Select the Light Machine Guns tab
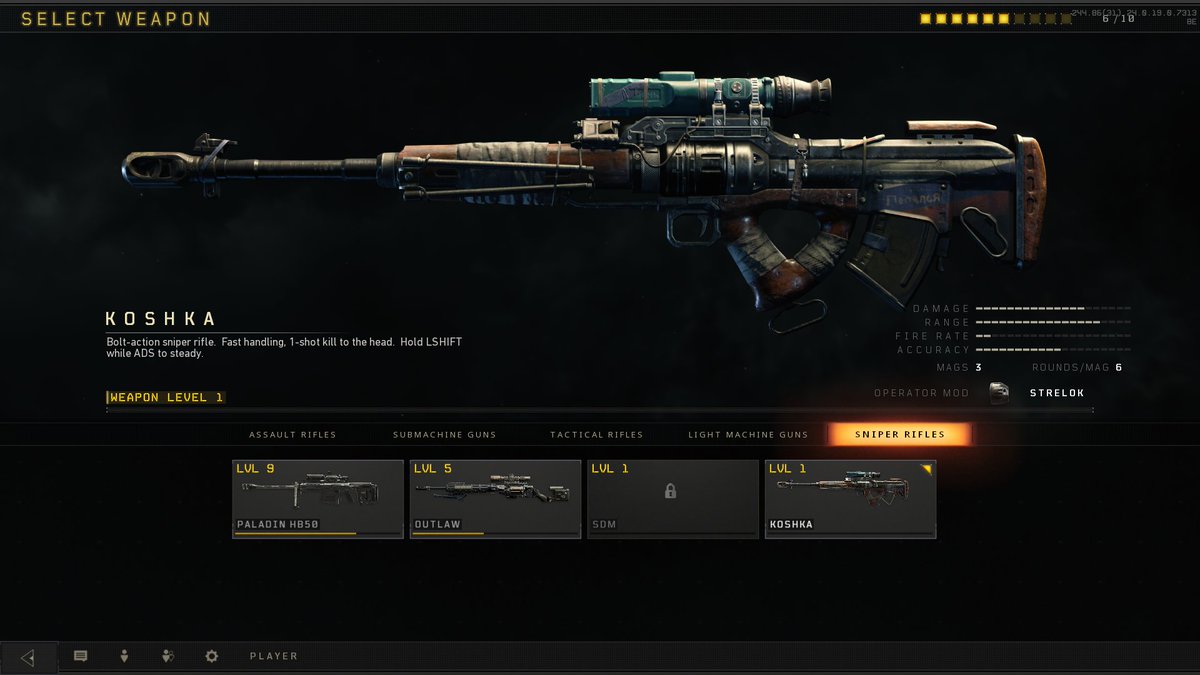The image size is (1200, 675). (x=747, y=435)
